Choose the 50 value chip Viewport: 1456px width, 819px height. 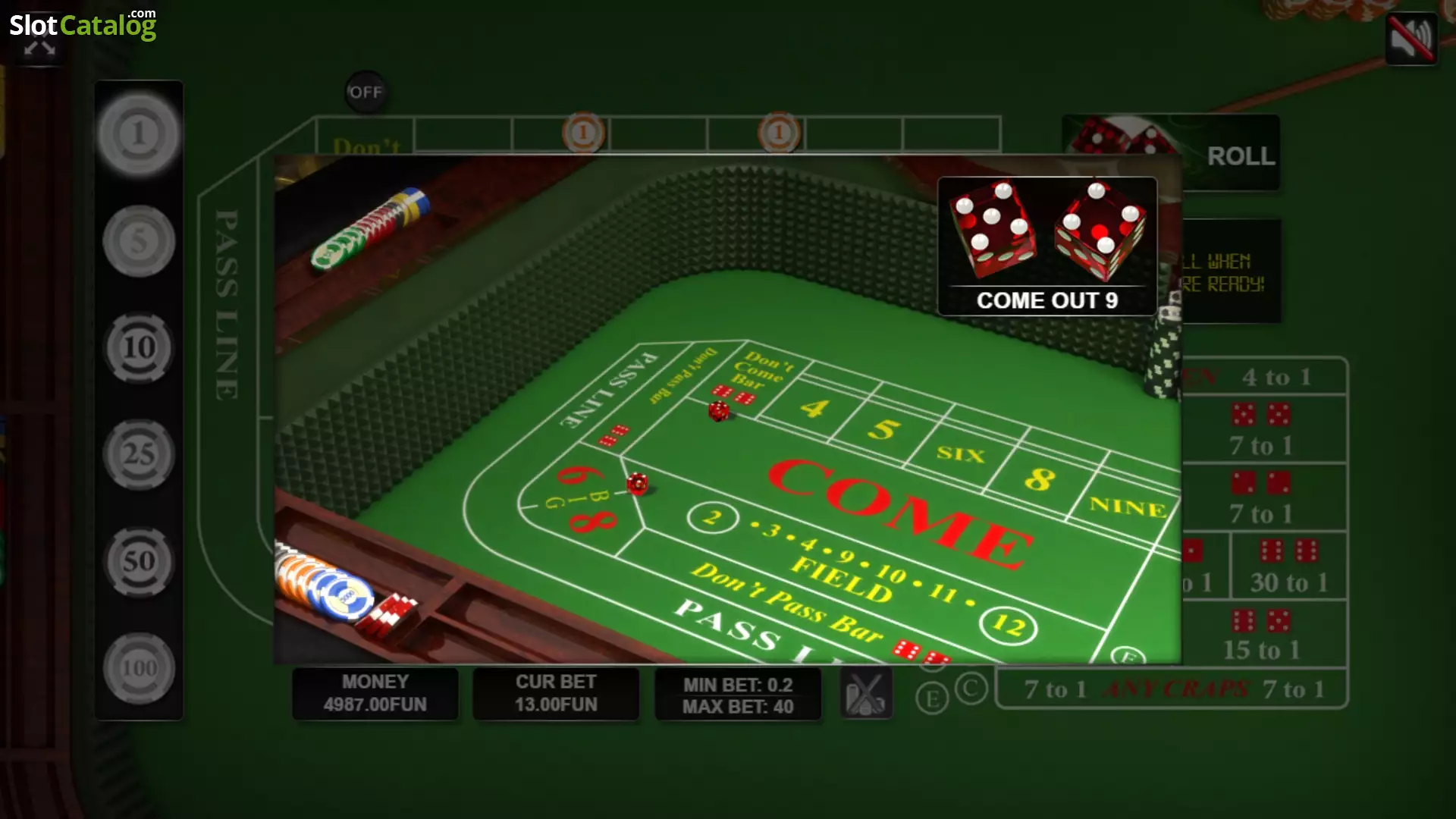pos(138,562)
